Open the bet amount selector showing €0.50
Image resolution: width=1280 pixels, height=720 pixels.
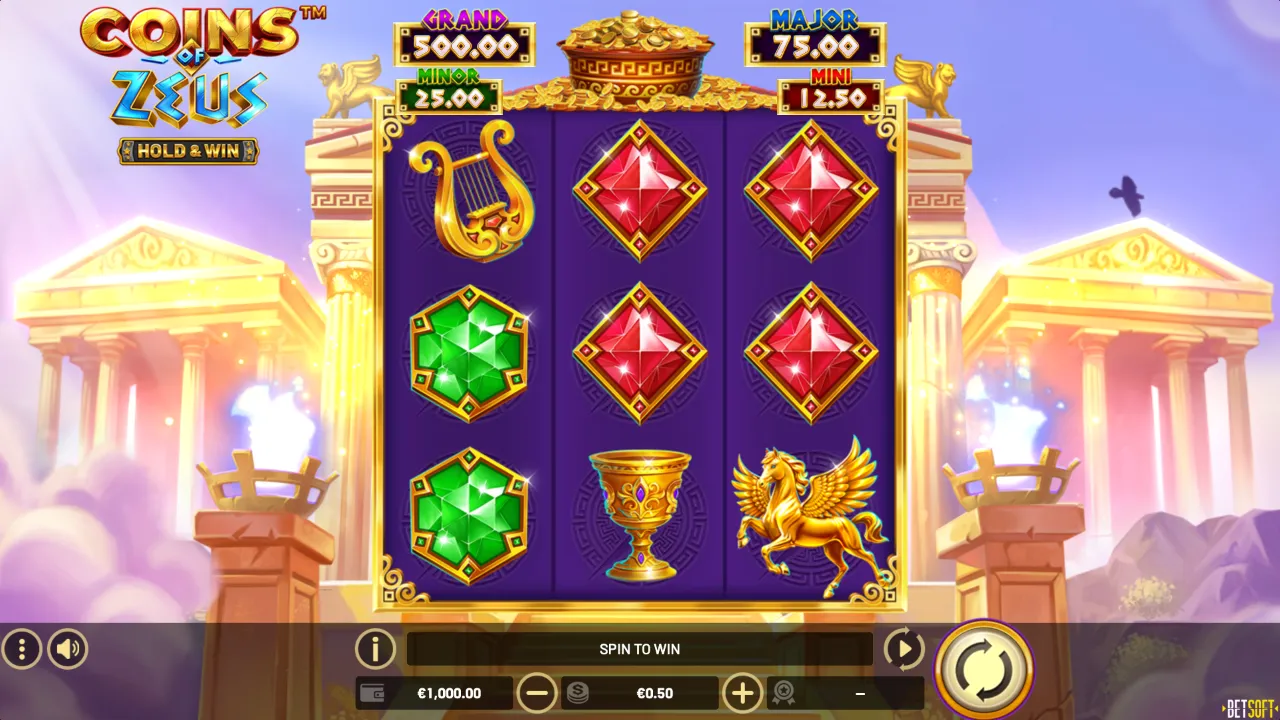[655, 693]
